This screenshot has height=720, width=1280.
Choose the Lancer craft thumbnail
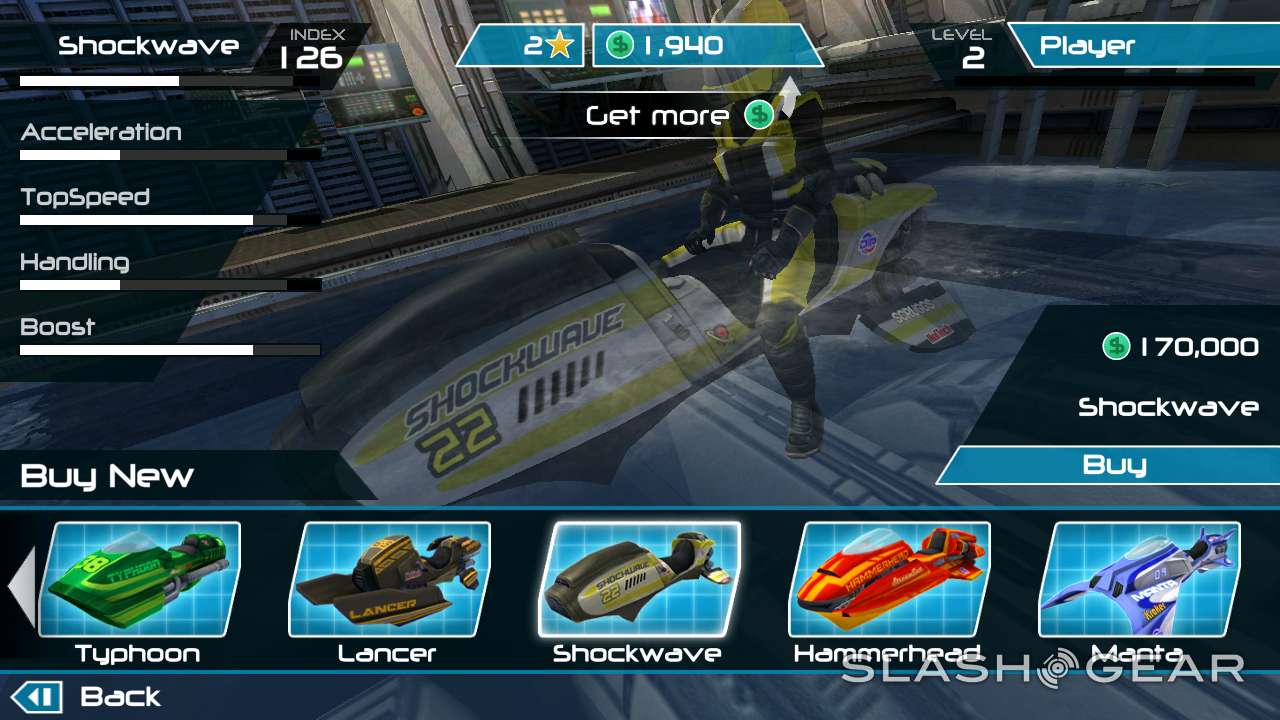point(389,580)
